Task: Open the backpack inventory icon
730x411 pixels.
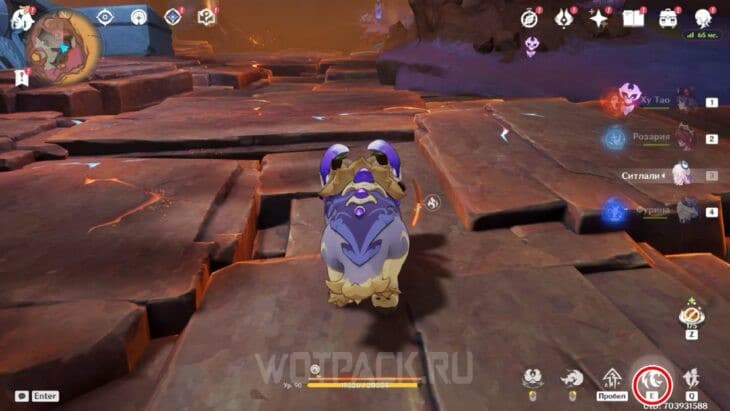Action: [x=667, y=17]
